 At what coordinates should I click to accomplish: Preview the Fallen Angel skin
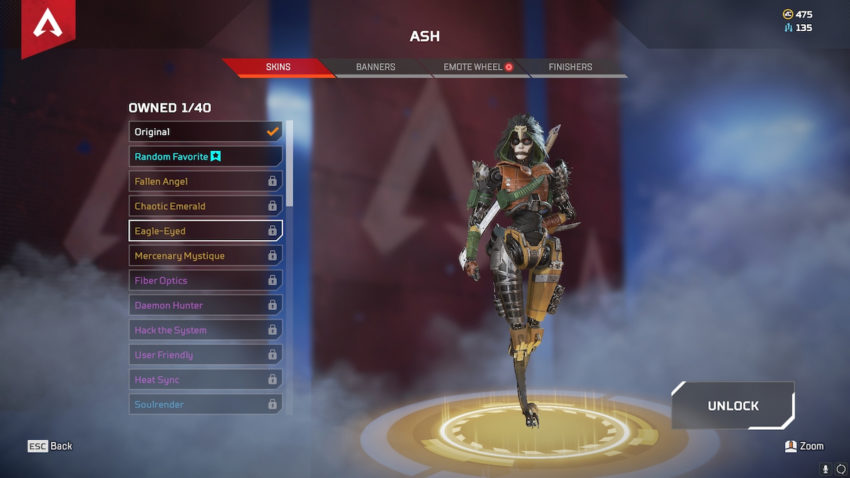[x=205, y=181]
